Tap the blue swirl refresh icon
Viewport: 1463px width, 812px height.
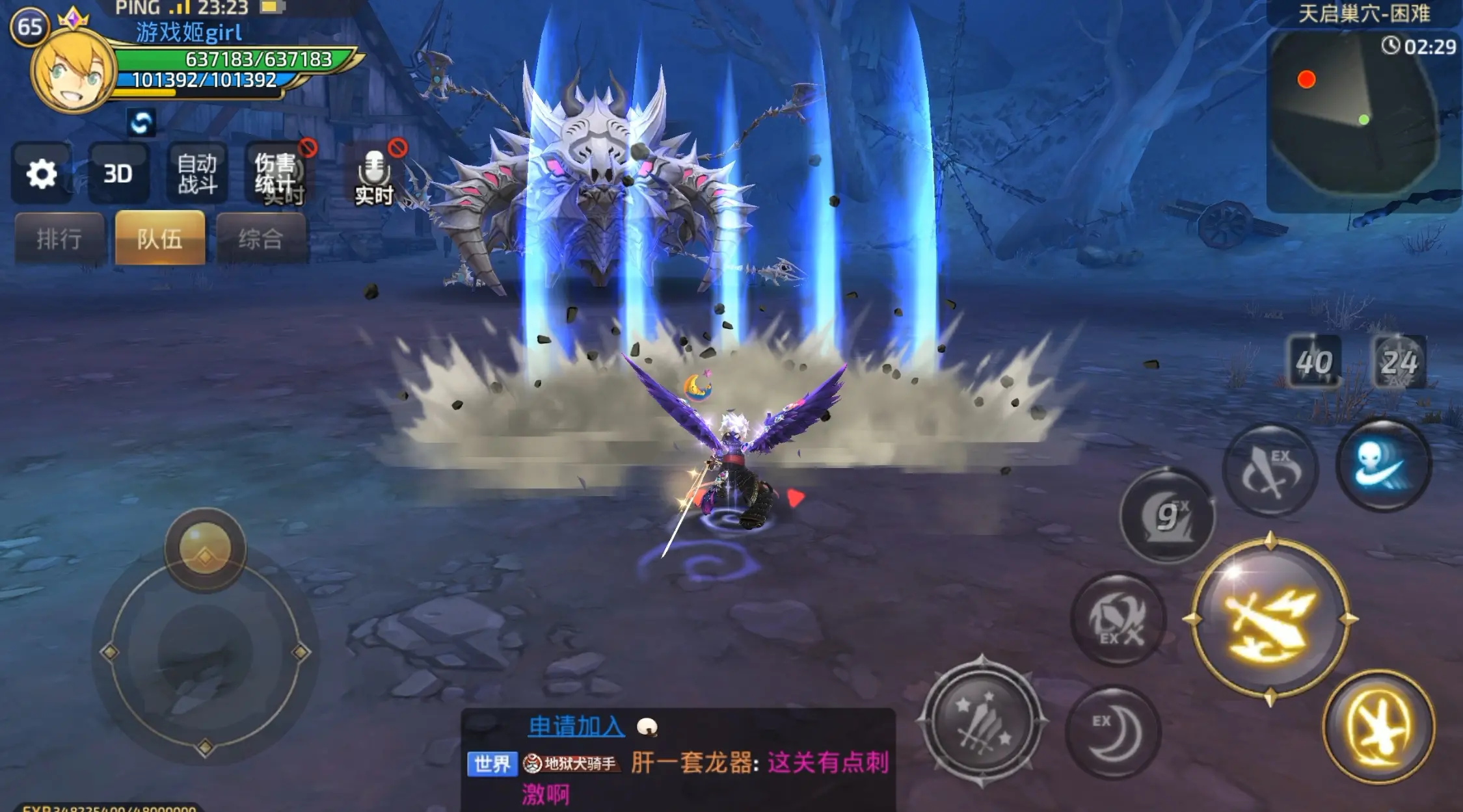[x=141, y=122]
